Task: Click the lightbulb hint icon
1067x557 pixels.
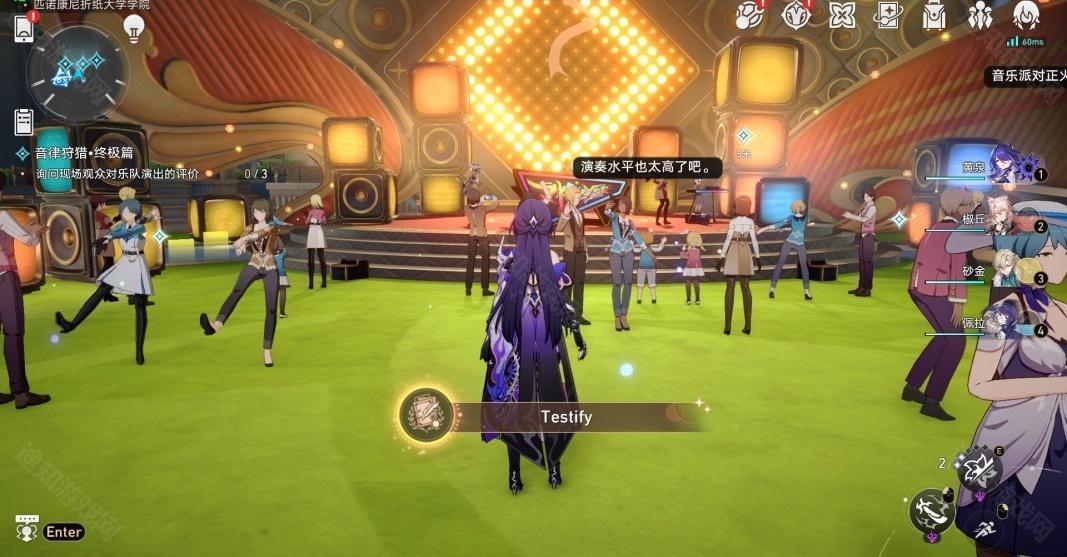Action: coord(134,28)
